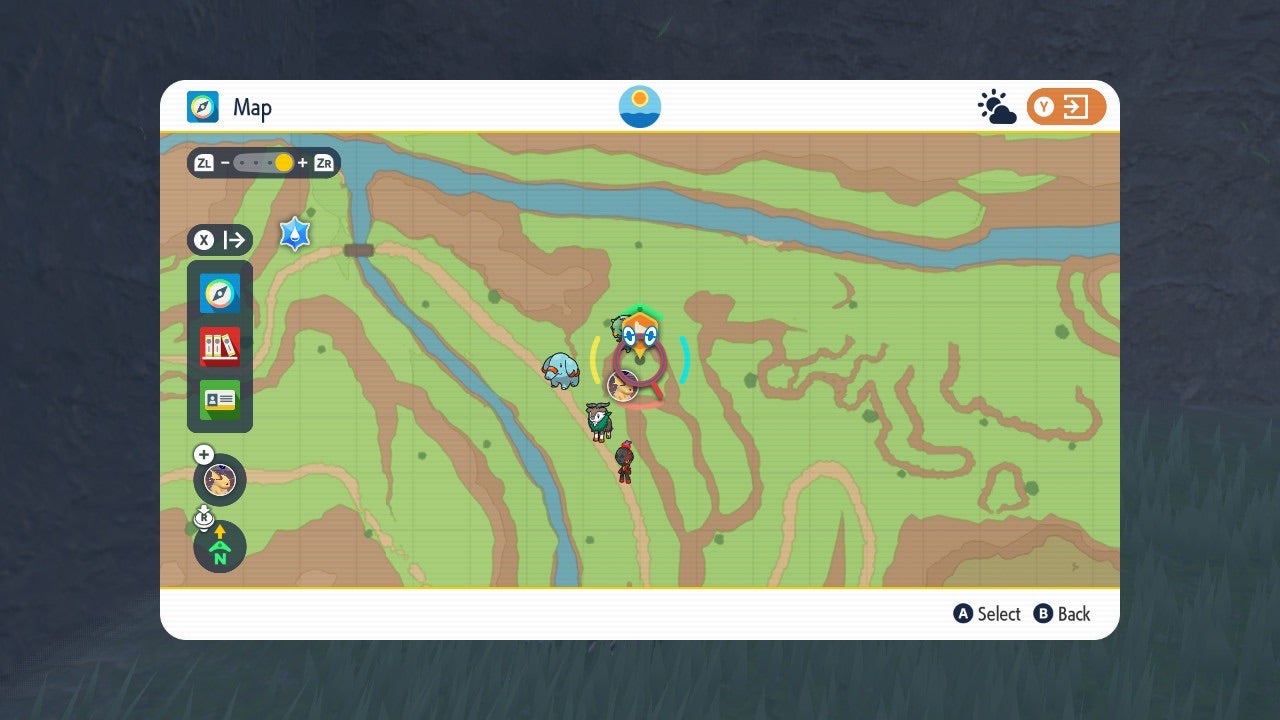Click the player avatar circle above the compass

[219, 480]
